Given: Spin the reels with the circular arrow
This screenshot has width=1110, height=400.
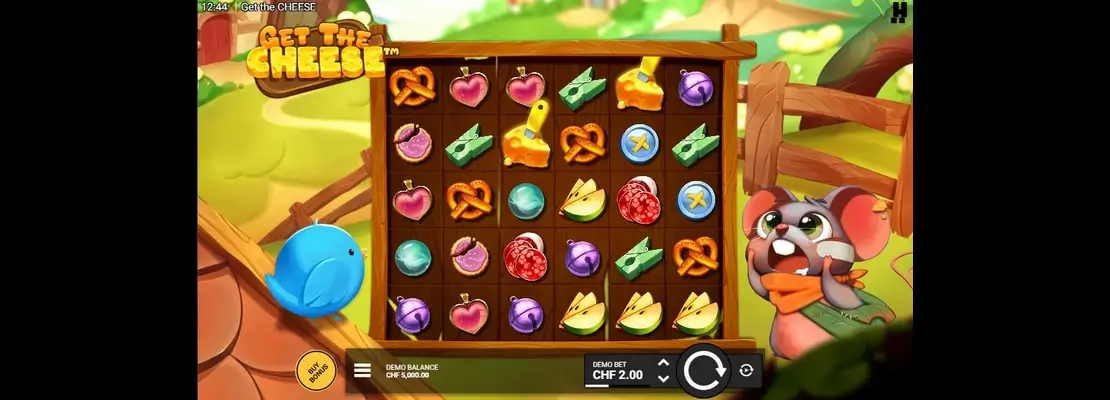Looking at the screenshot, I should pos(706,371).
